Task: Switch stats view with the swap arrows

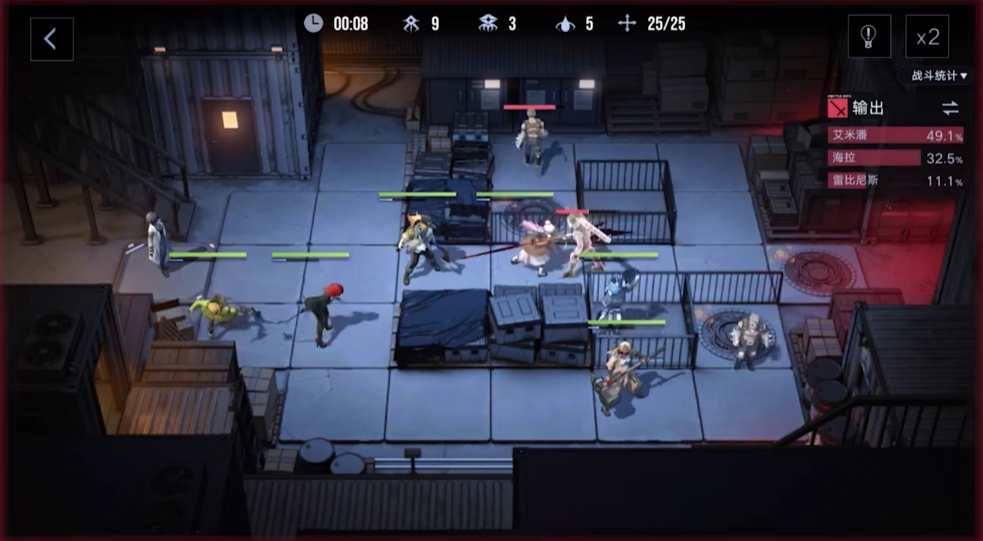Action: (x=949, y=108)
